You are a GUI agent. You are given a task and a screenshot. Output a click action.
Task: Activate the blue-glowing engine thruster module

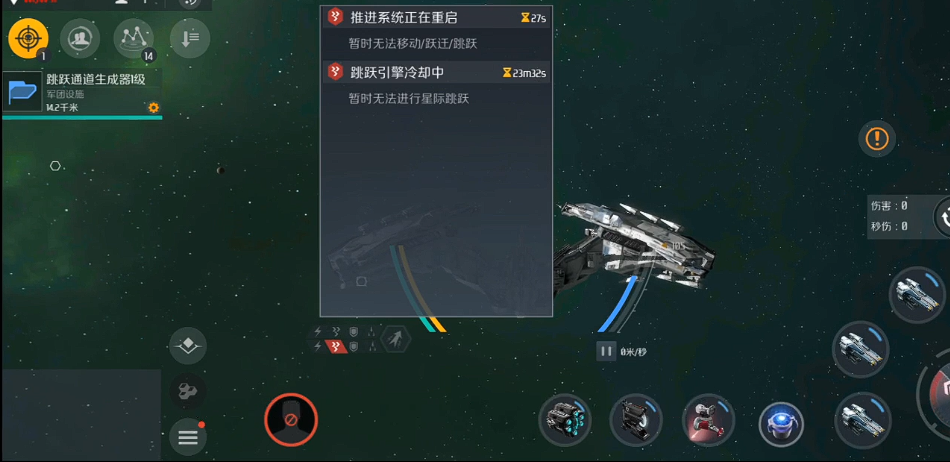[x=565, y=420]
